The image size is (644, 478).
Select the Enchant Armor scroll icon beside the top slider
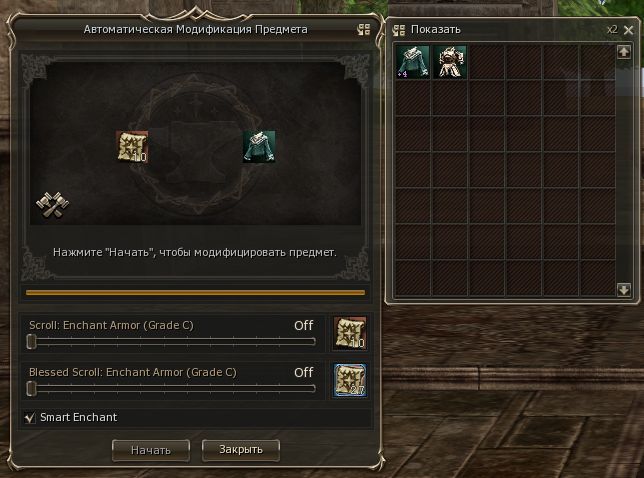tap(349, 333)
